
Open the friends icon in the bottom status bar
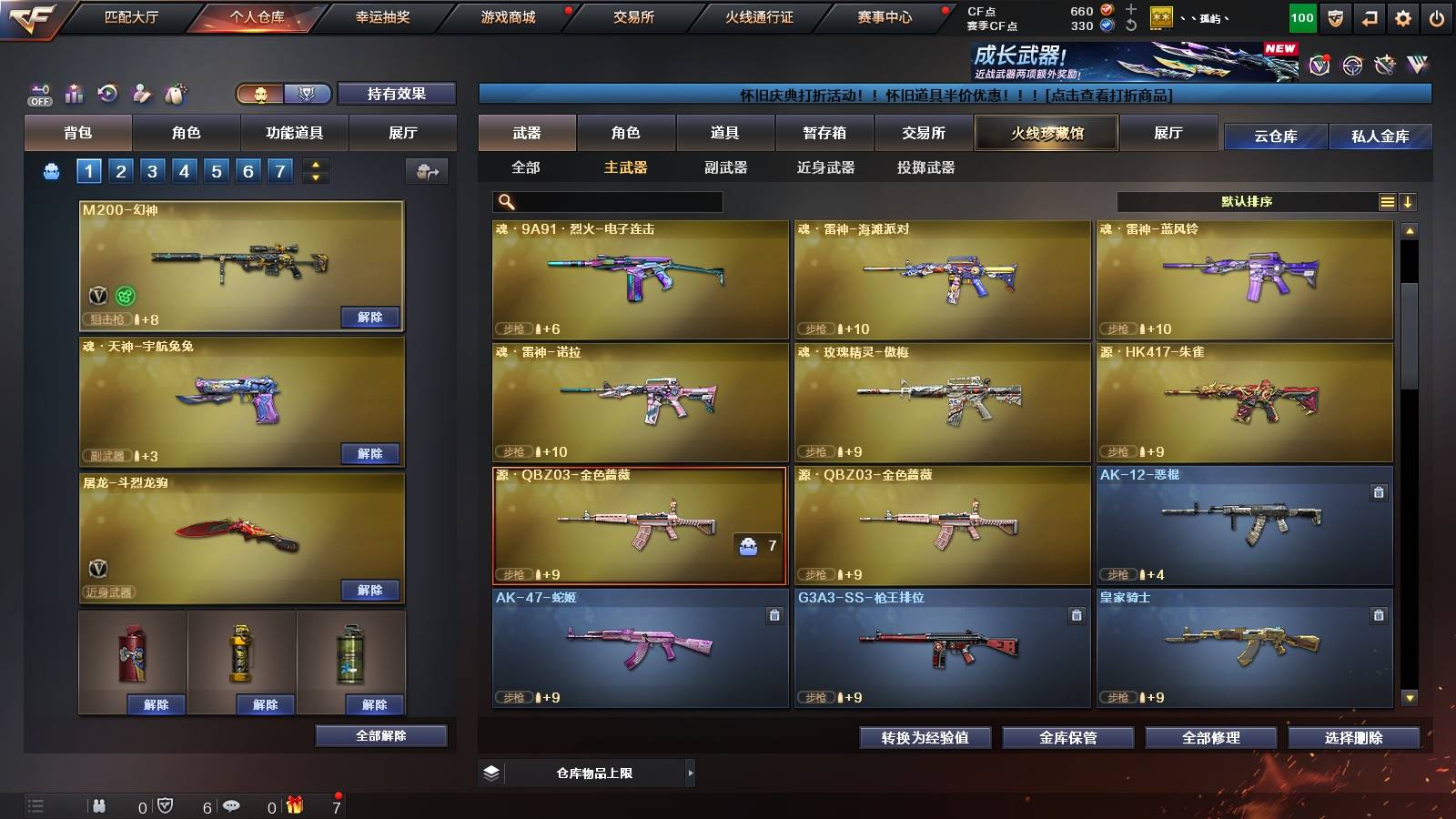tap(98, 805)
